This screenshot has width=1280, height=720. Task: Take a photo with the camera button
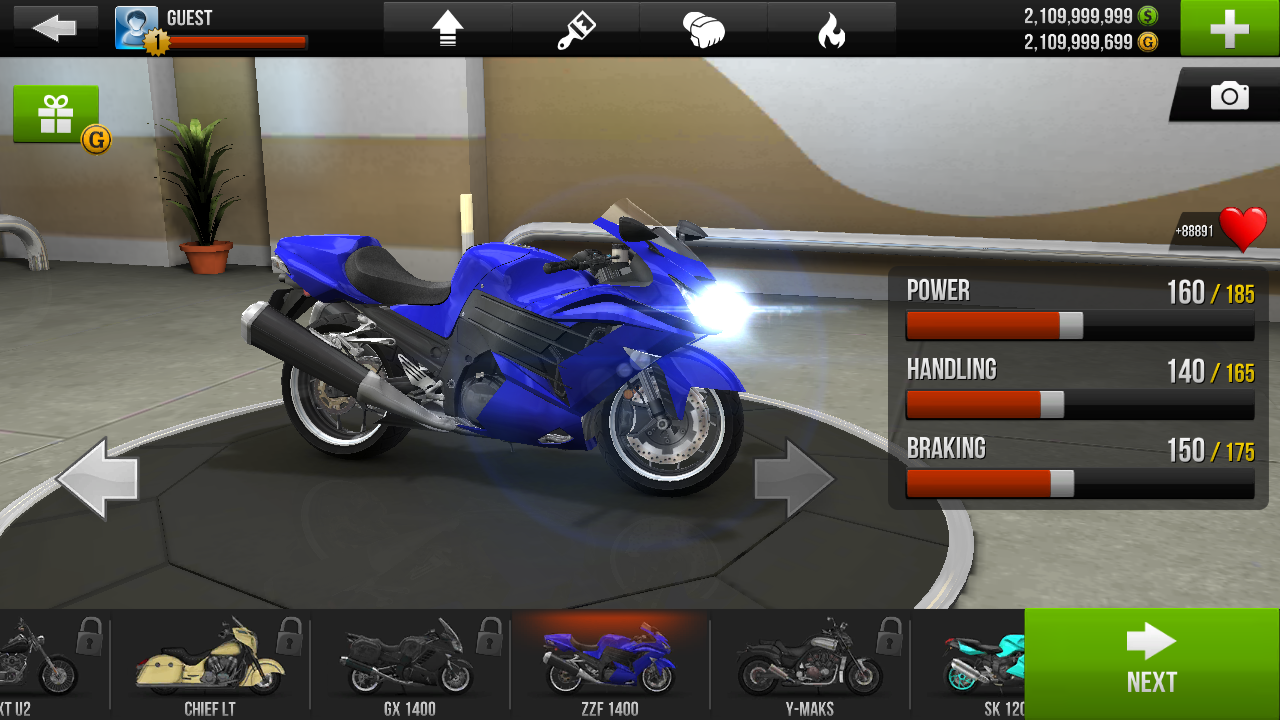(1229, 96)
